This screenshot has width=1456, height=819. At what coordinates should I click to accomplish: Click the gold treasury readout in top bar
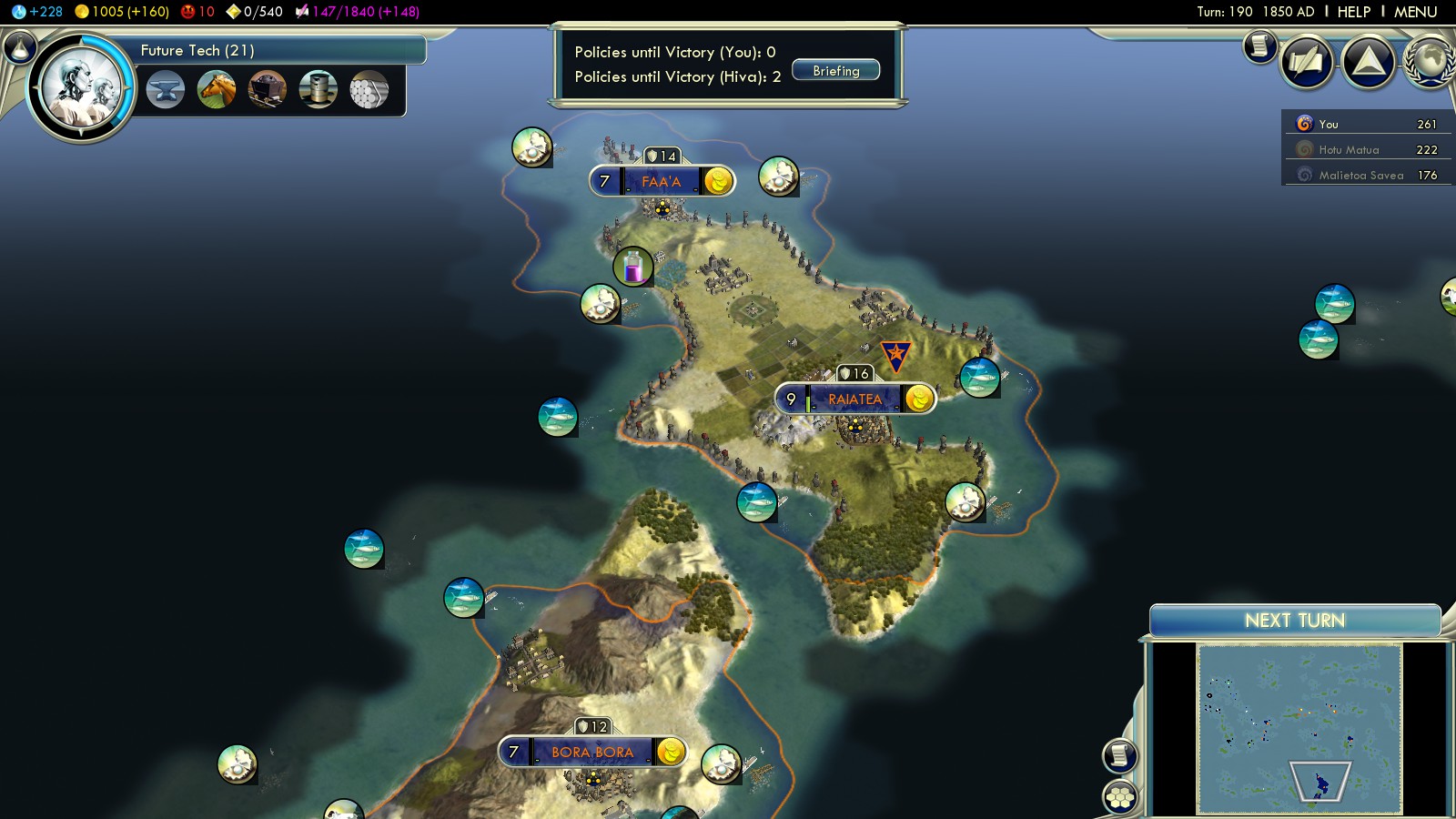(122, 12)
